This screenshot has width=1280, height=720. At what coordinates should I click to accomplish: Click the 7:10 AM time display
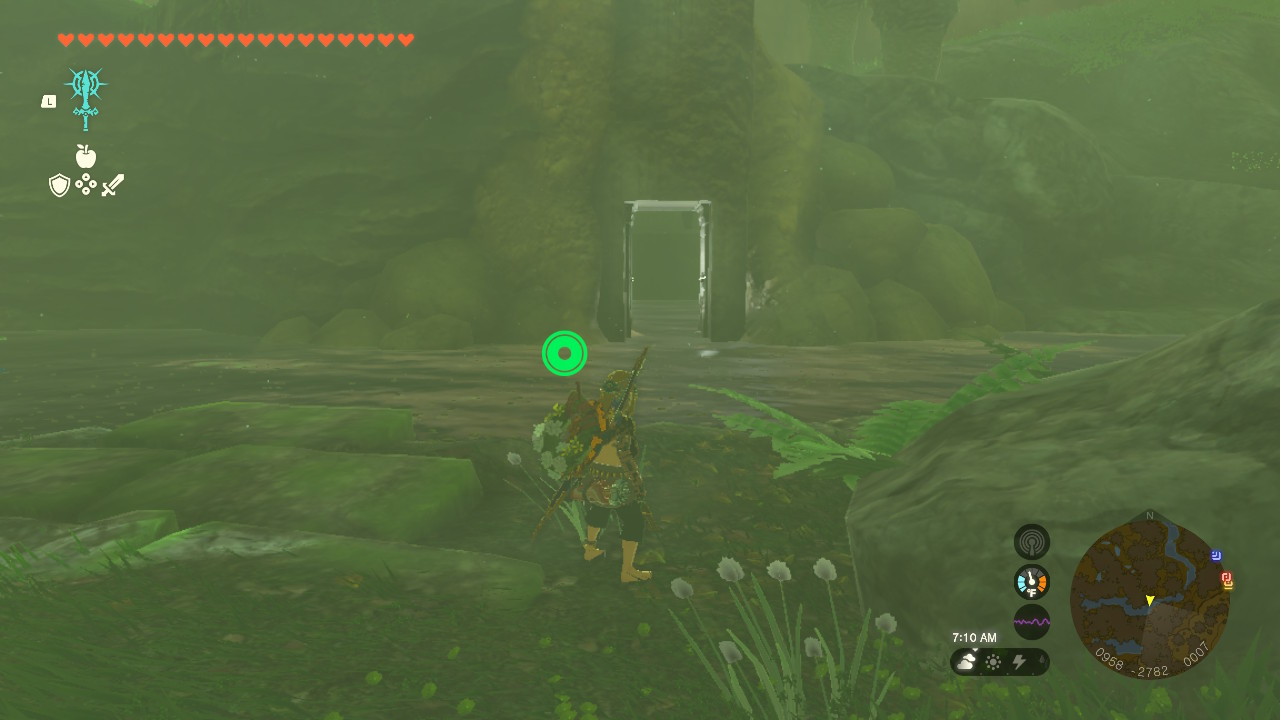[975, 636]
